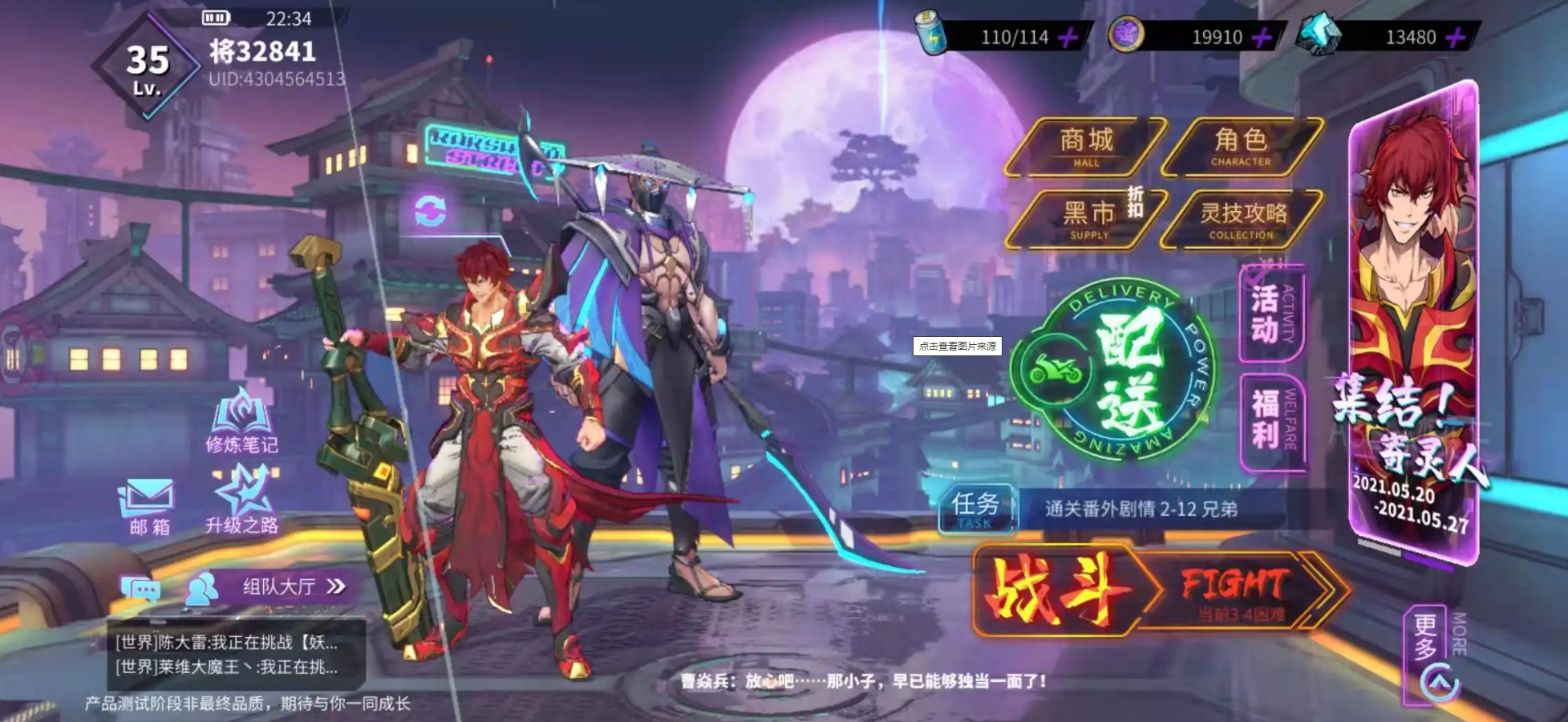Image resolution: width=1568 pixels, height=722 pixels.
Task: Add currency with the + beside 19910
Action: [x=1262, y=36]
